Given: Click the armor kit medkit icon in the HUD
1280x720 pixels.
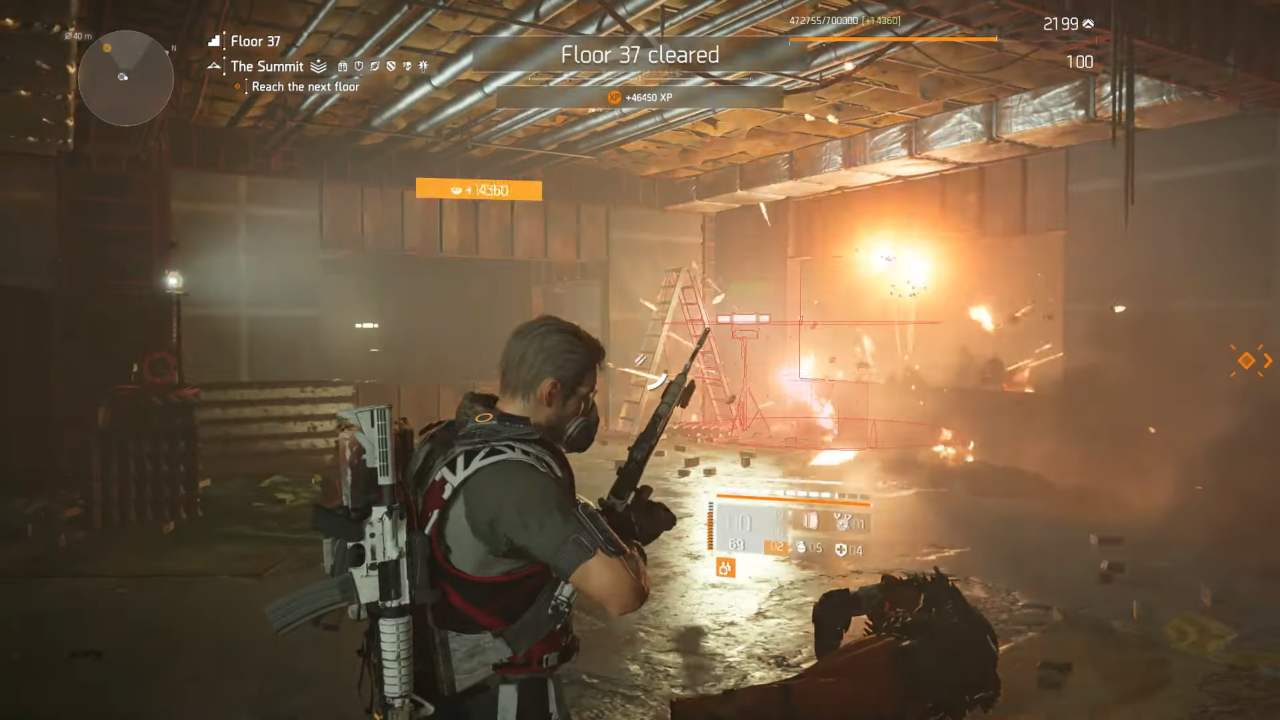Looking at the screenshot, I should [x=843, y=550].
